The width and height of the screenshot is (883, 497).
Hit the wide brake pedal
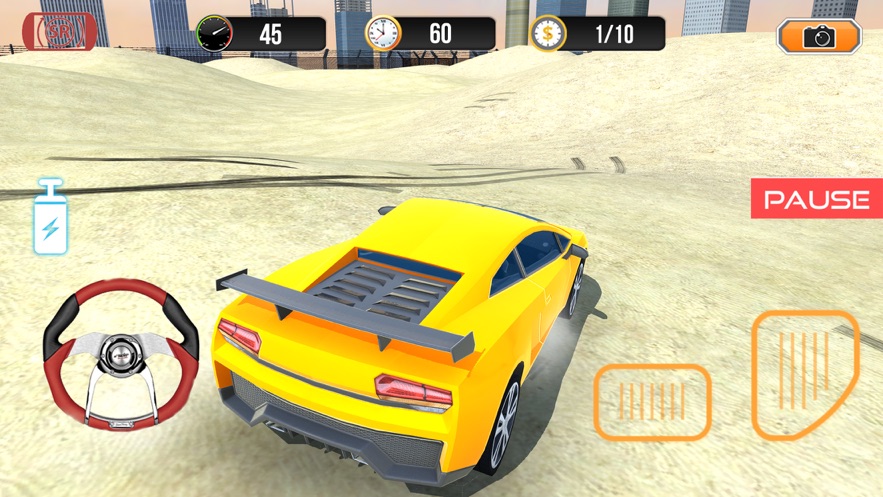(x=652, y=402)
